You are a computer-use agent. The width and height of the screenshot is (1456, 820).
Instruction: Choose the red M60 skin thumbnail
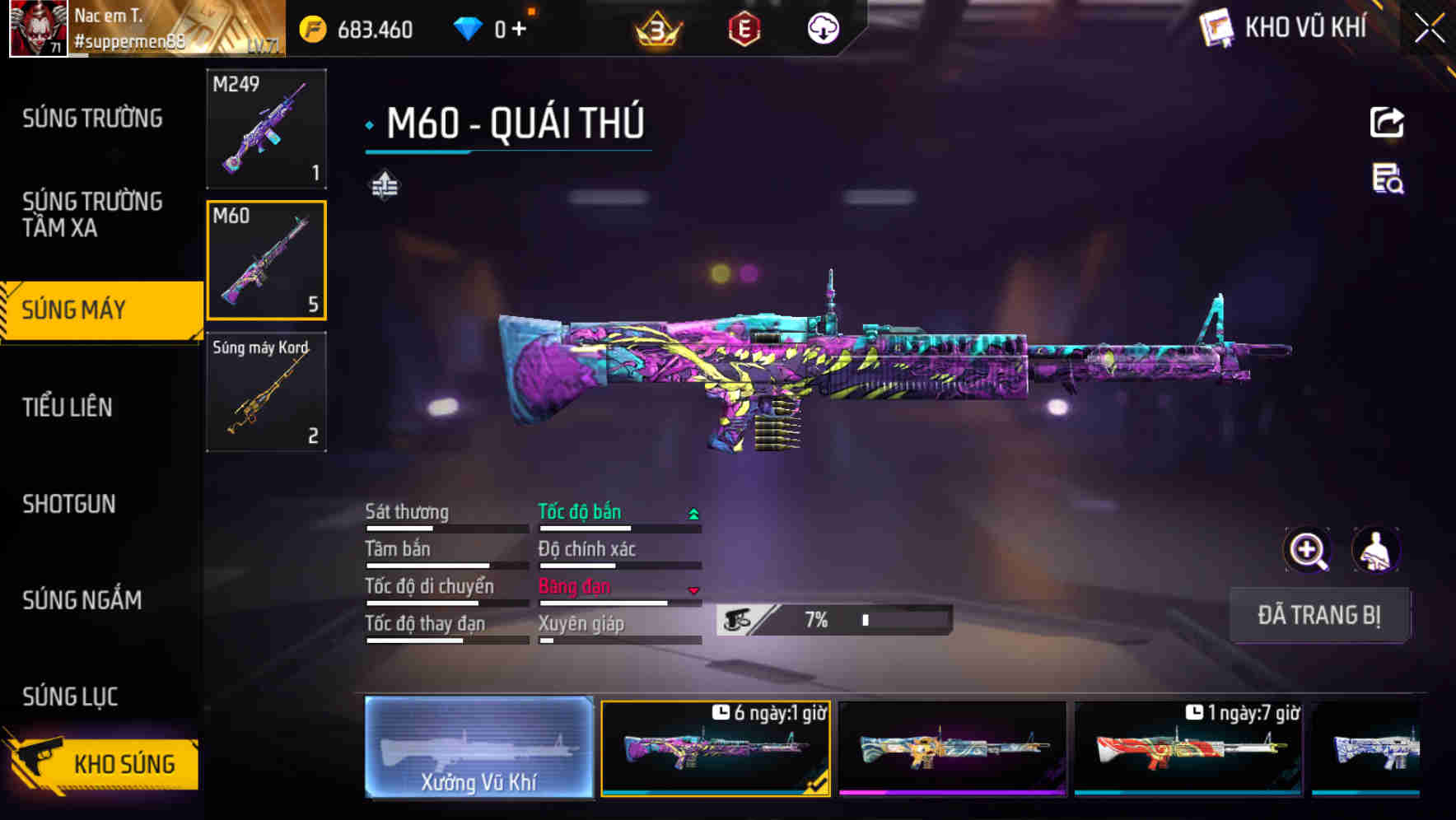coord(1188,748)
